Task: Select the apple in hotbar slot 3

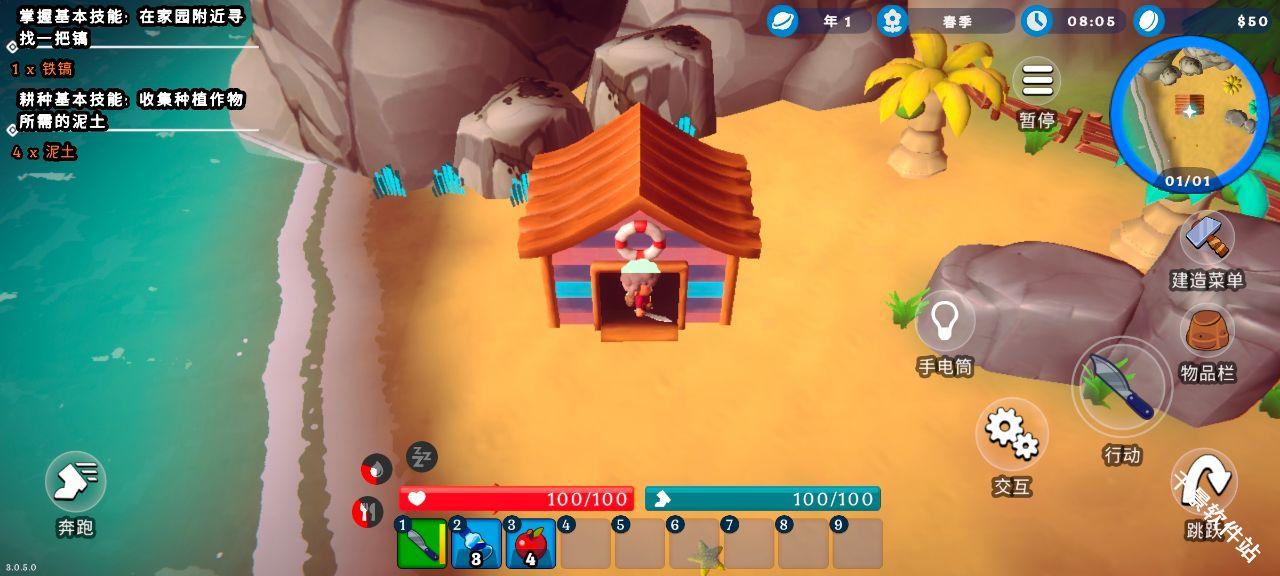Action: point(530,544)
